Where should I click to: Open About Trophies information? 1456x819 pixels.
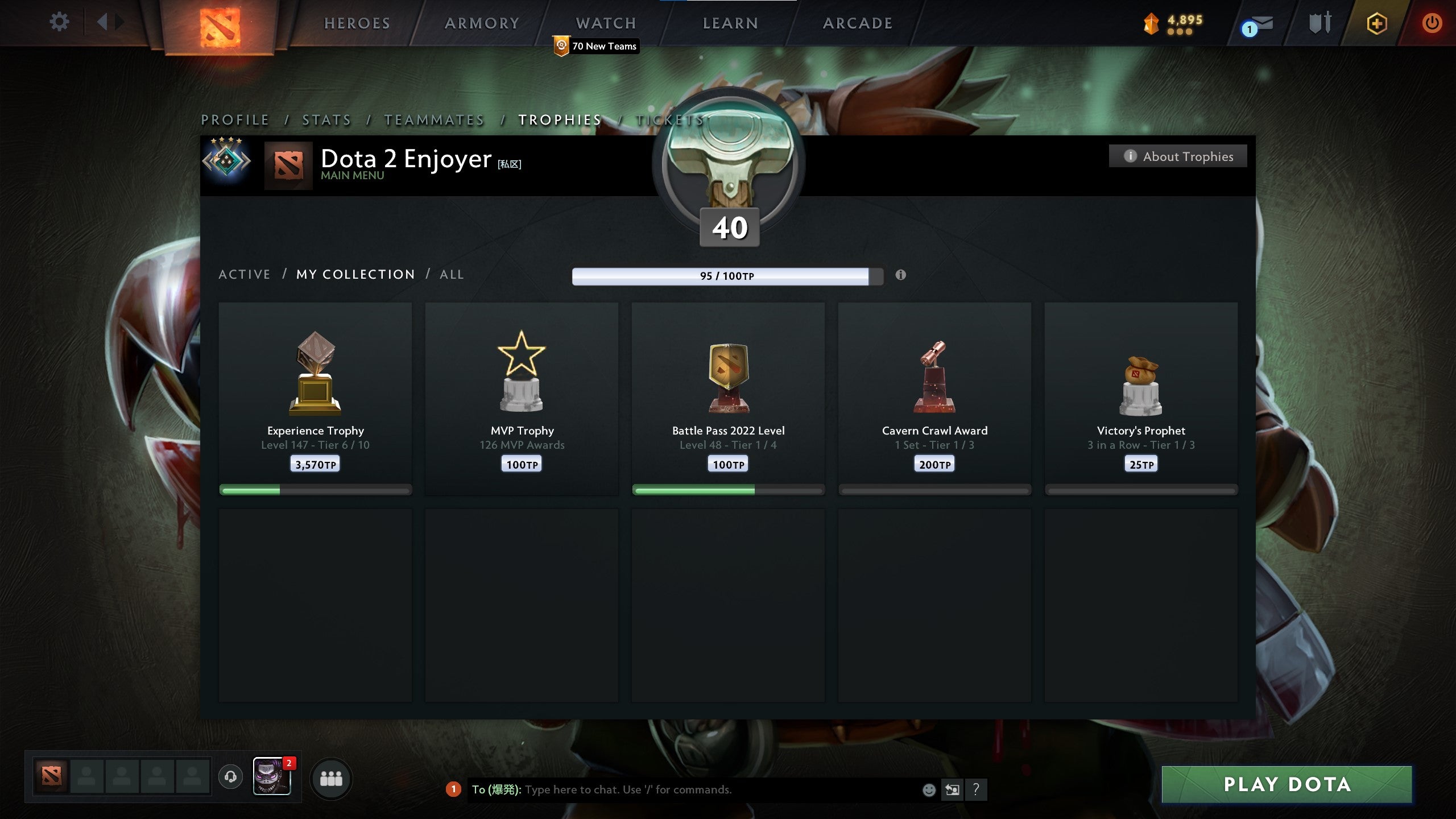tap(1178, 156)
